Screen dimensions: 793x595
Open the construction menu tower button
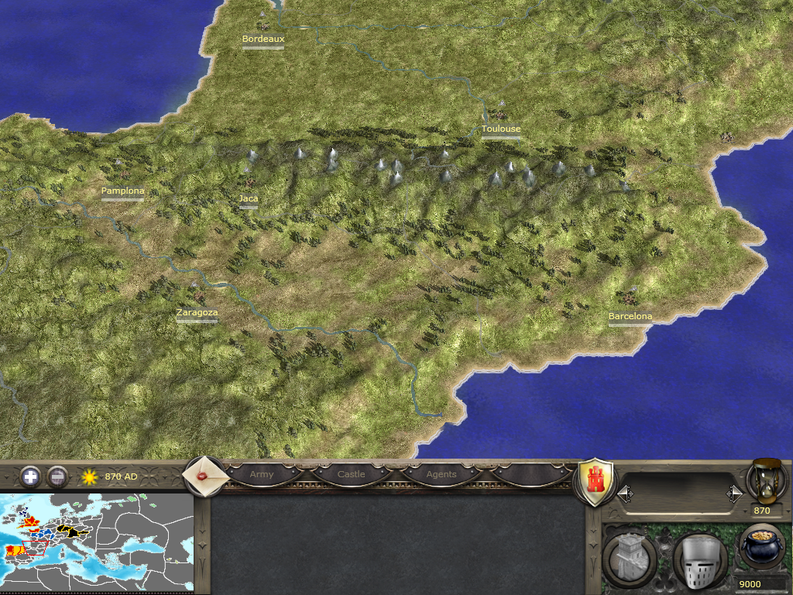pos(630,558)
